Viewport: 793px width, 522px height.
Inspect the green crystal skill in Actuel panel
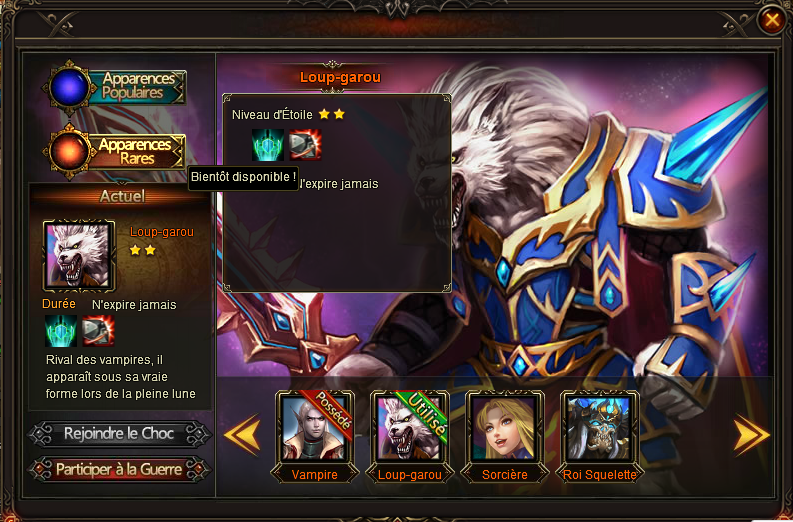coord(61,330)
